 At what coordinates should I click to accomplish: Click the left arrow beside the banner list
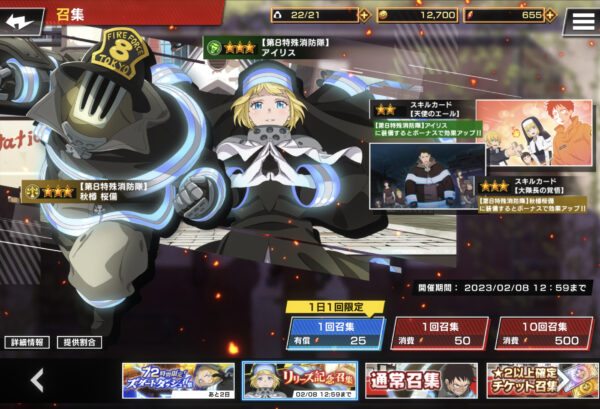pos(37,380)
